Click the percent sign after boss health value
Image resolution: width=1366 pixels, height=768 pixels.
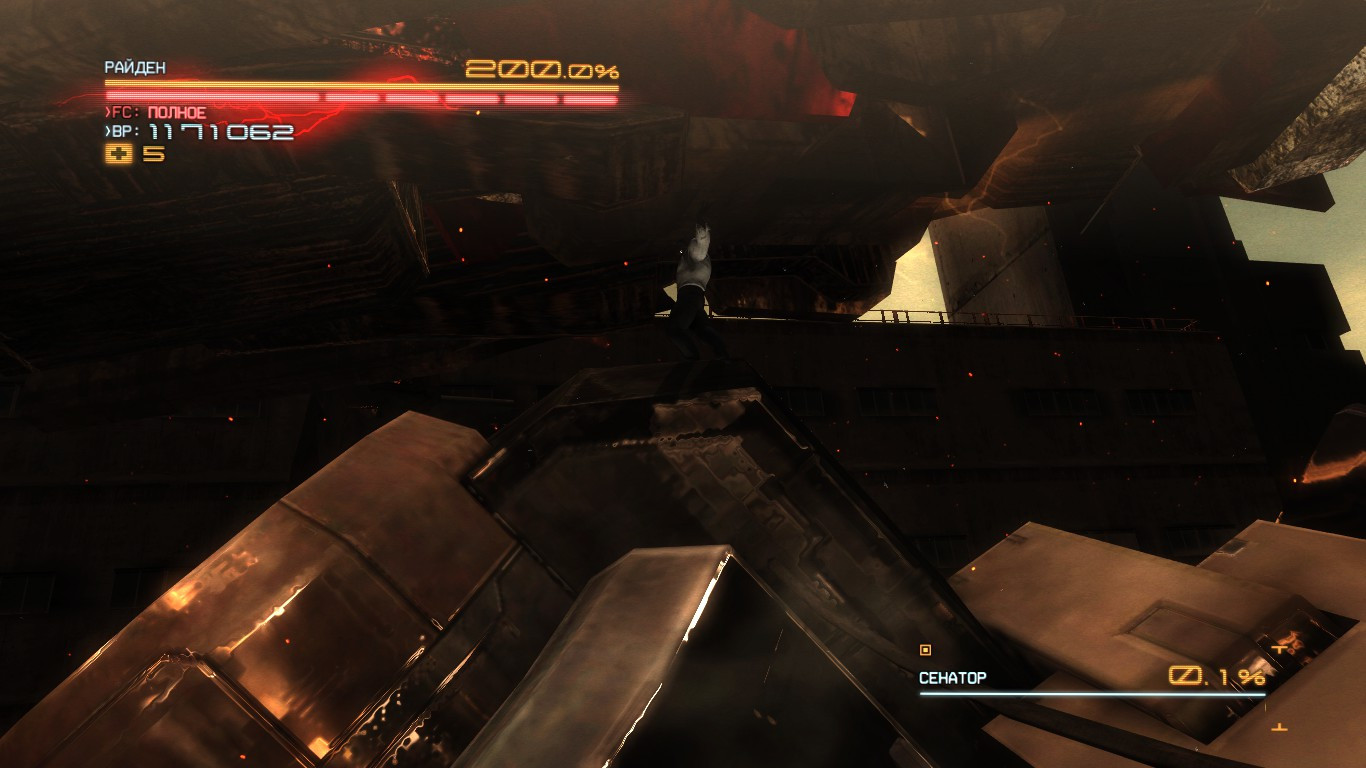(1252, 678)
